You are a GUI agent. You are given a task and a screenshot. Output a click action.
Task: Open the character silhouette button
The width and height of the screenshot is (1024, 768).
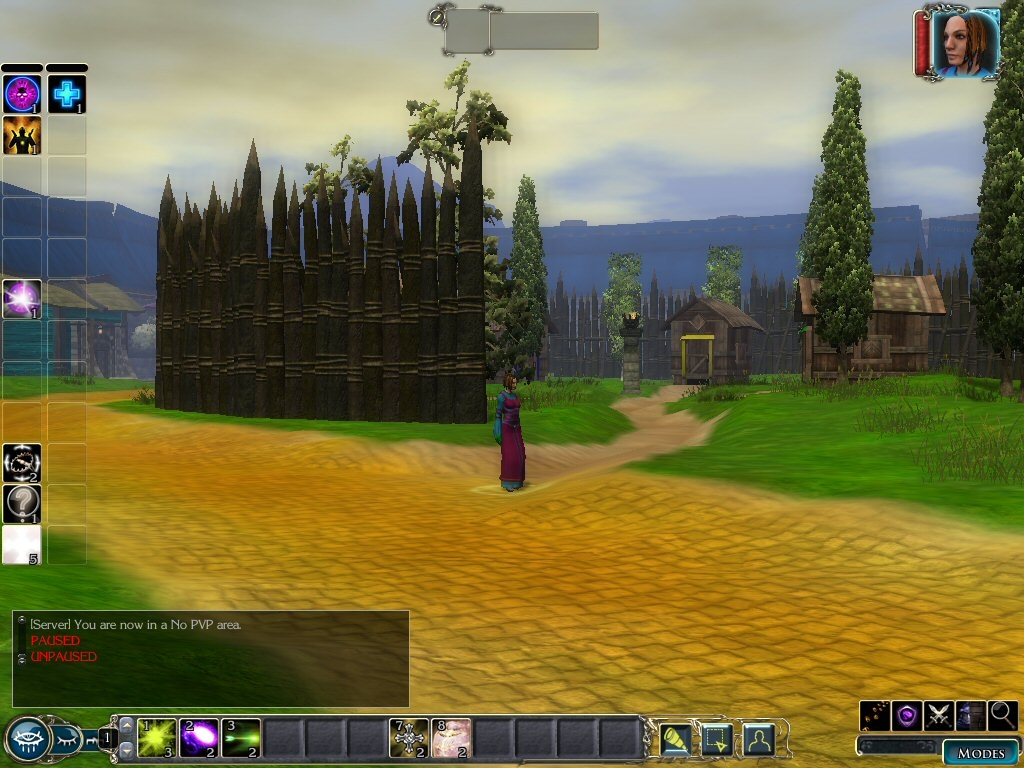[760, 739]
